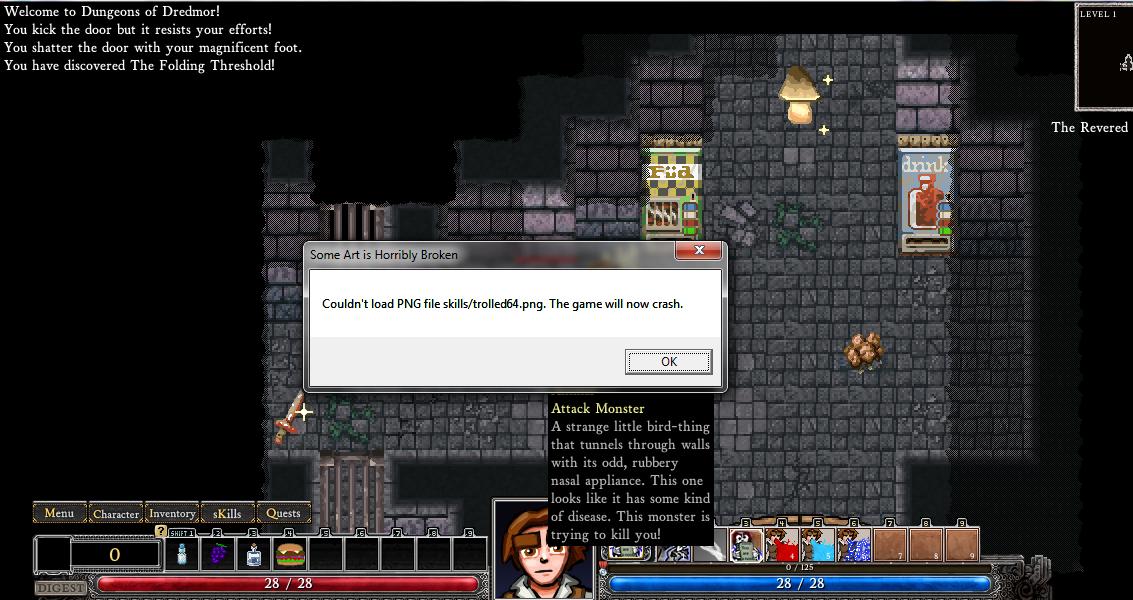Select the white potion bottle belt slot
This screenshot has width=1133, height=600.
click(182, 554)
